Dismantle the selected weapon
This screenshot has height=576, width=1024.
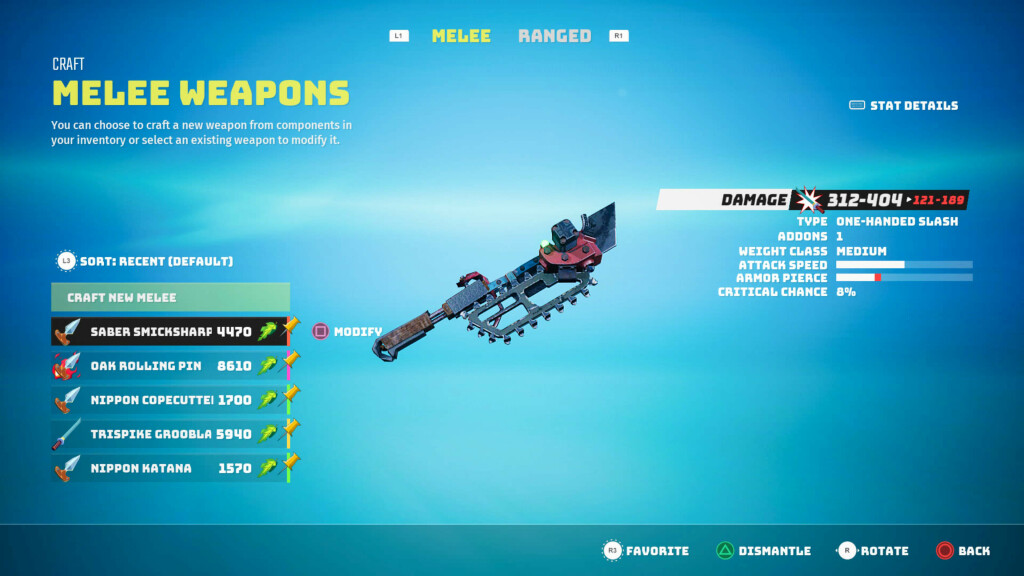(x=763, y=551)
